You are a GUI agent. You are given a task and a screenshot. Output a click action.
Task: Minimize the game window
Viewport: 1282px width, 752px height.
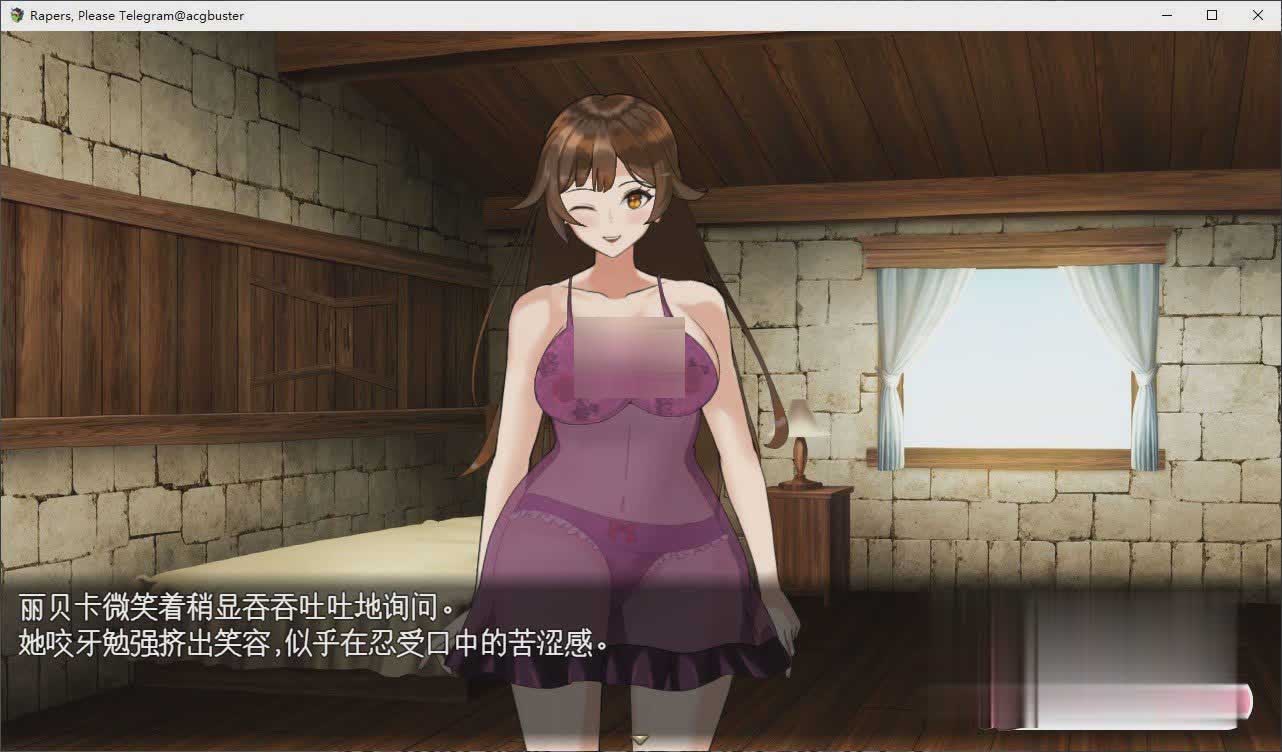(1166, 15)
